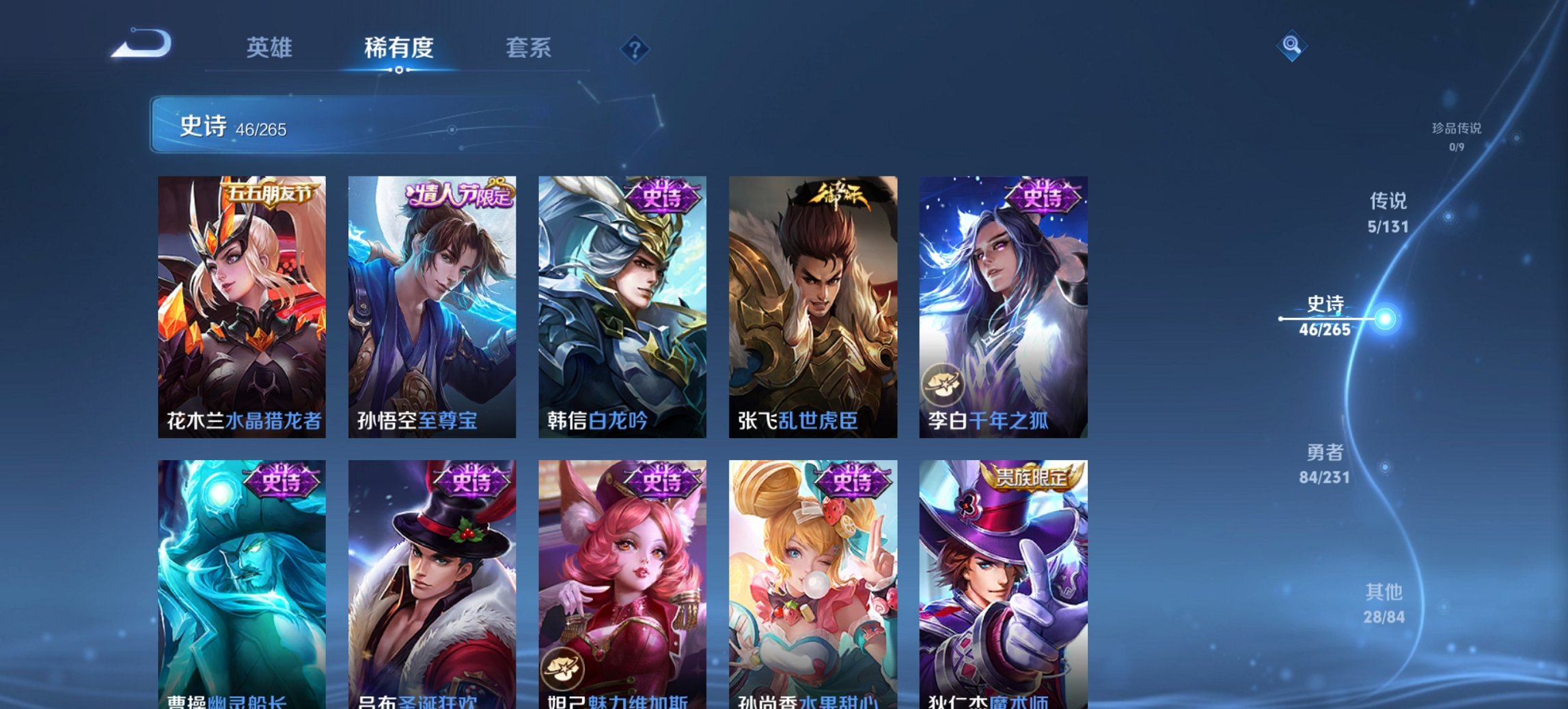Switch to the 英雄 tab

(x=271, y=49)
